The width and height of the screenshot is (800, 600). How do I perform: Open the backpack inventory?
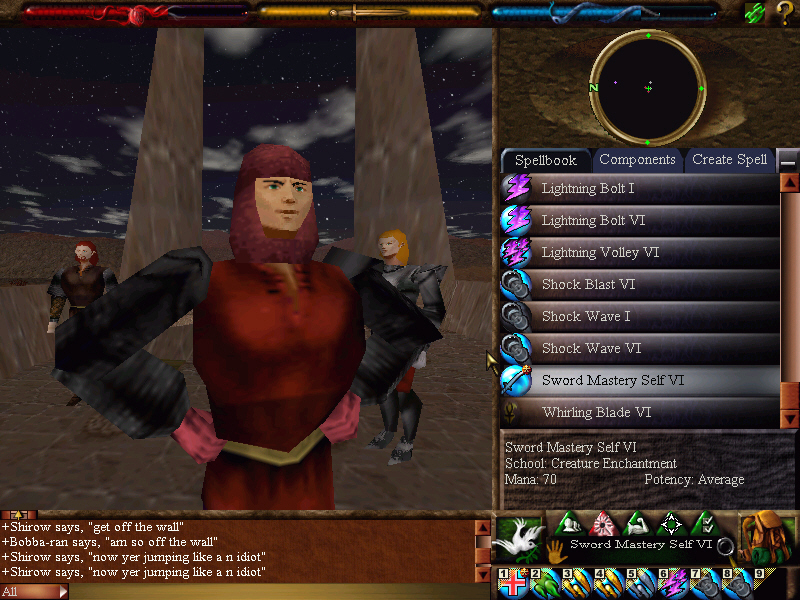point(767,537)
